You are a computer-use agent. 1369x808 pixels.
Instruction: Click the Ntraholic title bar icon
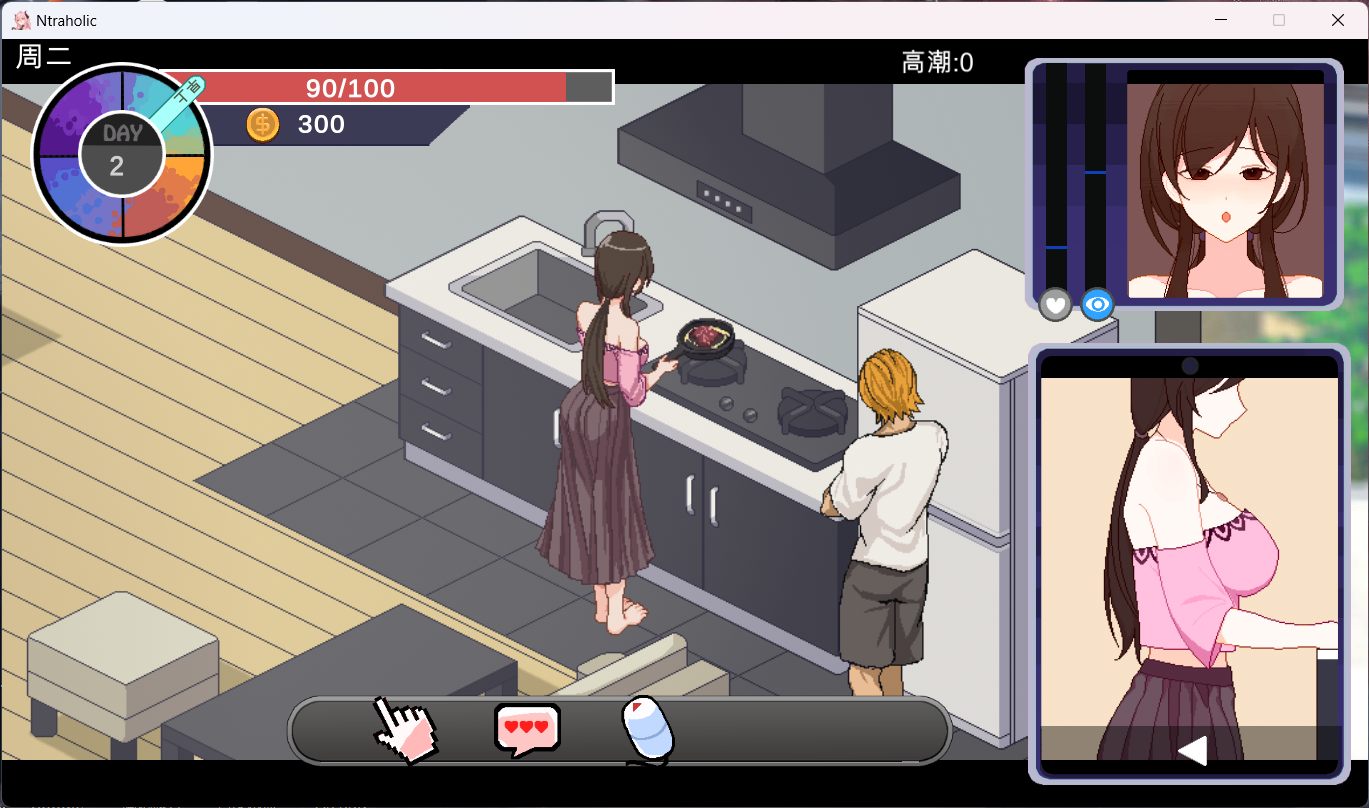(x=22, y=19)
